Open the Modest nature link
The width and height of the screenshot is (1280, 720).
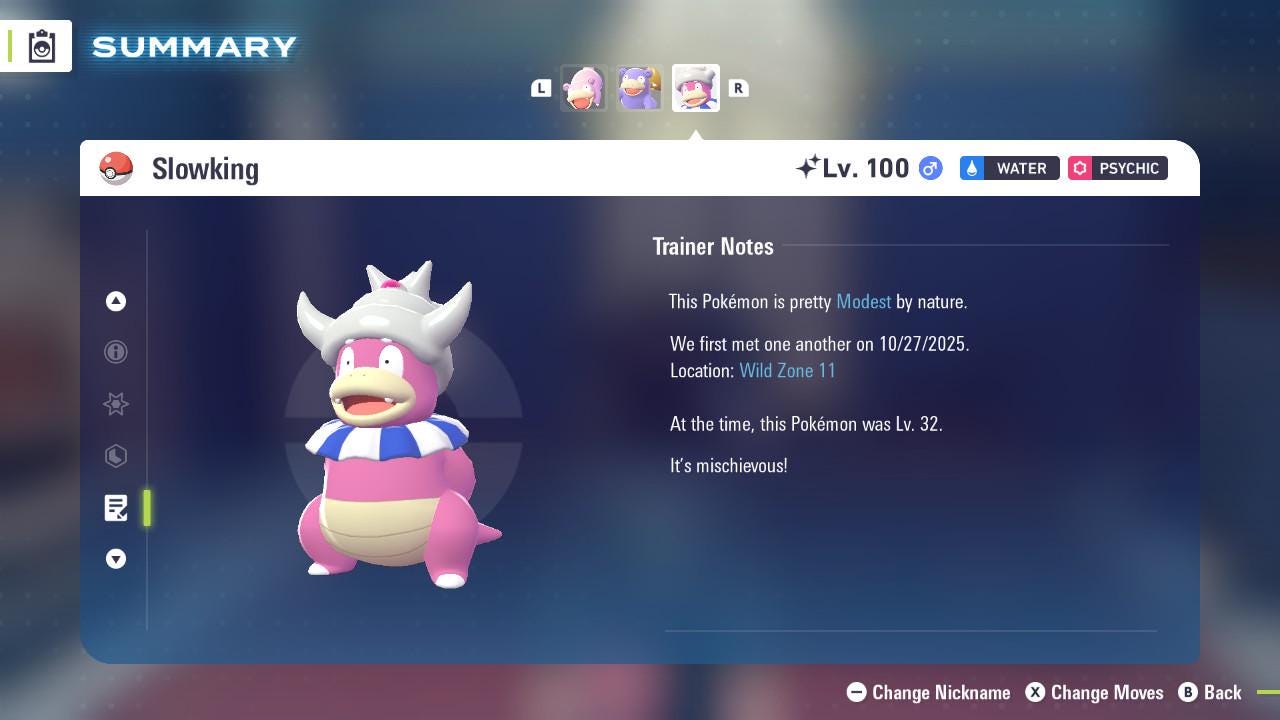pos(863,301)
